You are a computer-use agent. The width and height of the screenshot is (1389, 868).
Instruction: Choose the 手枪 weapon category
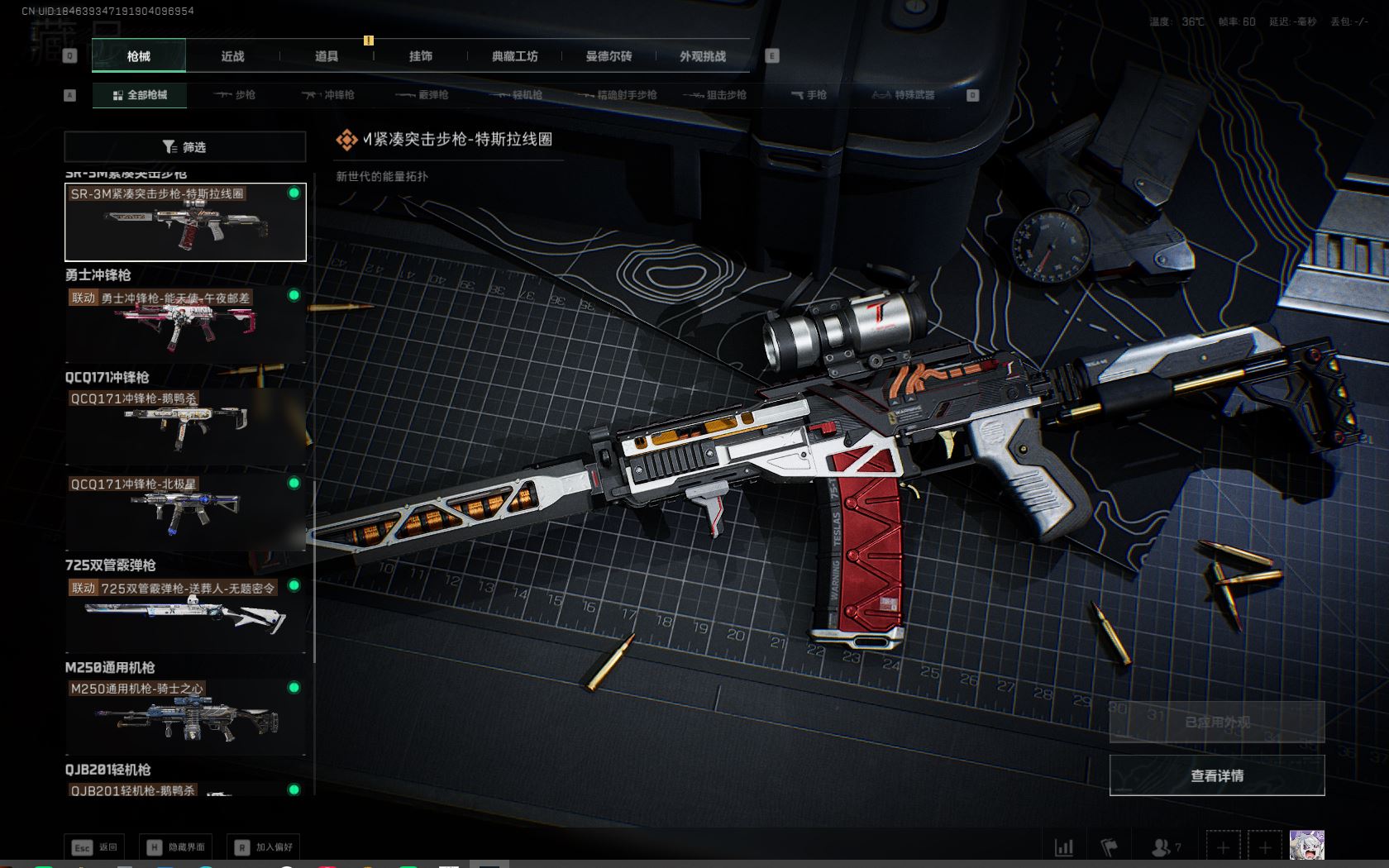809,95
